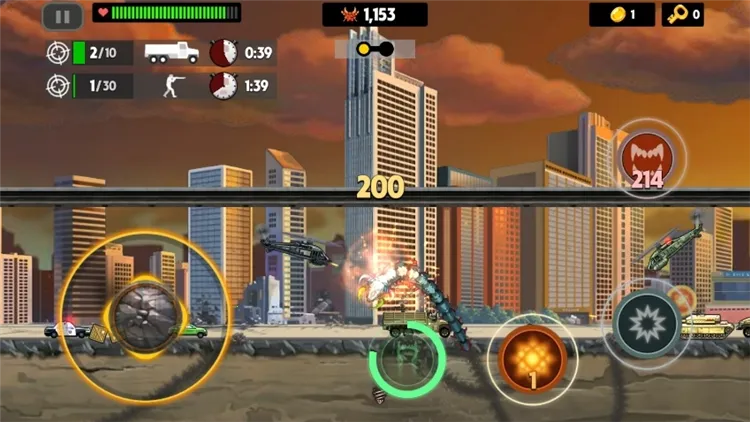Tap the gold coin counter

(x=621, y=14)
